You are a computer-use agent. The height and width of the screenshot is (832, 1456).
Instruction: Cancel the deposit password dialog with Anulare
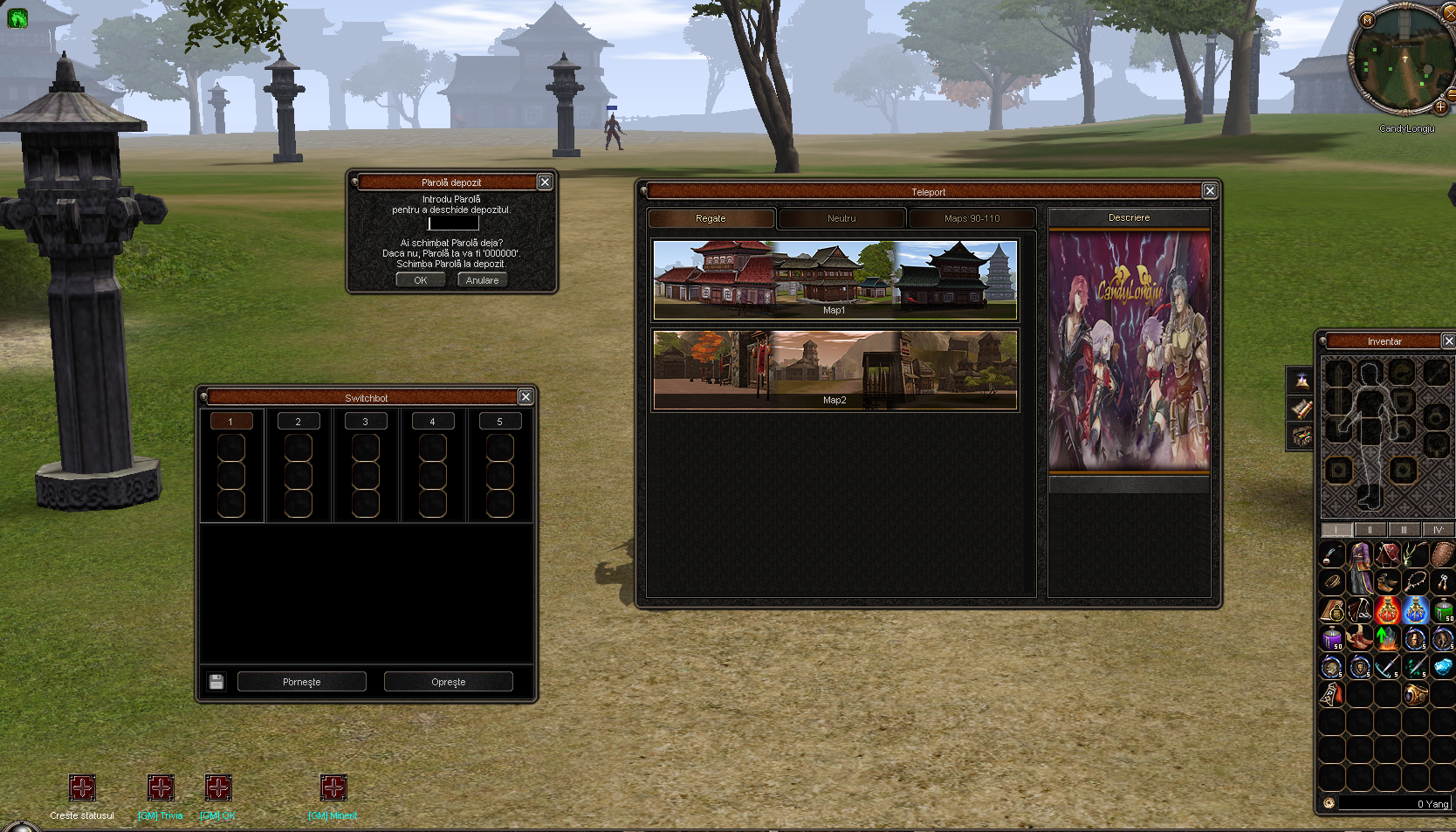point(482,280)
